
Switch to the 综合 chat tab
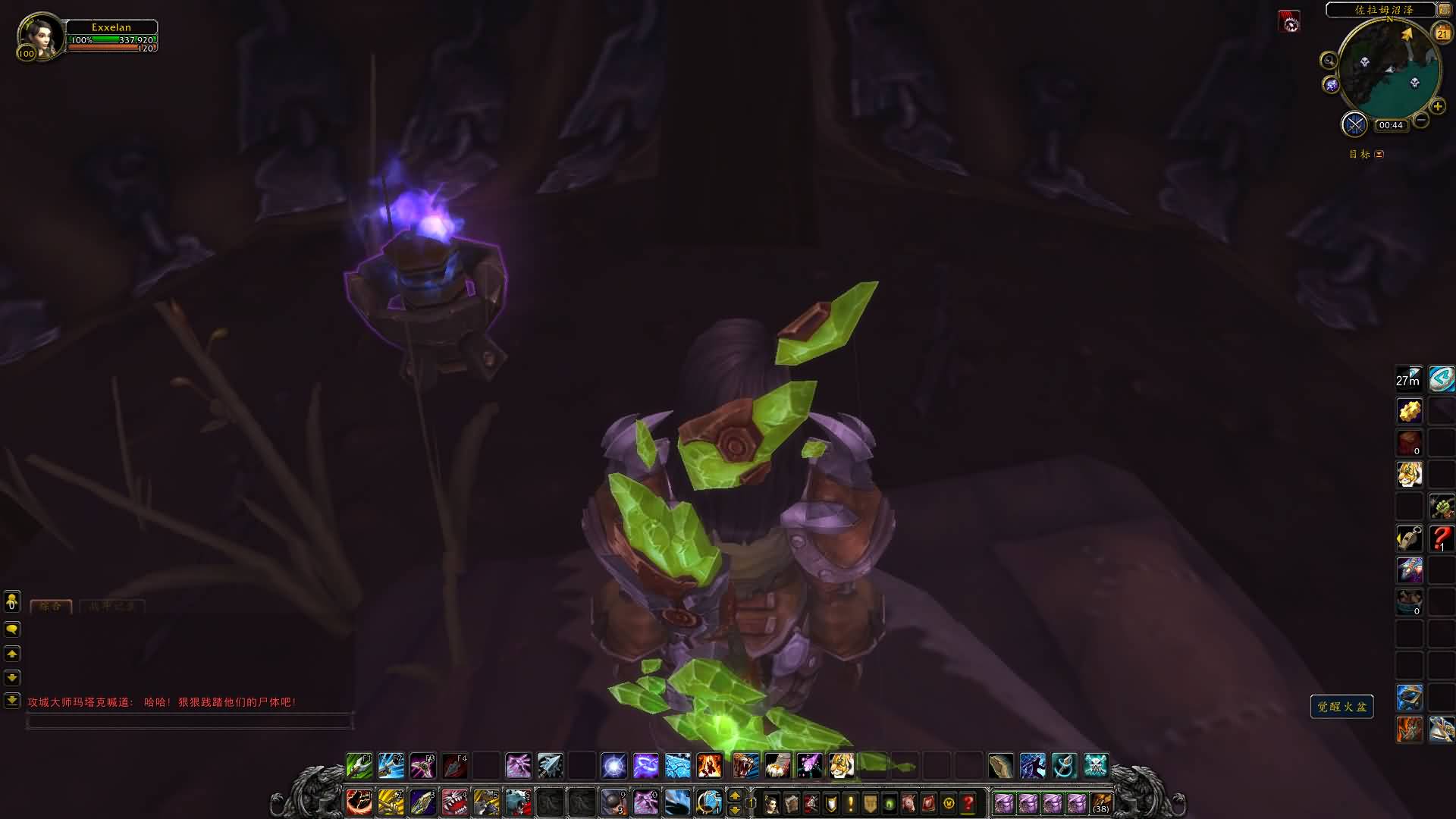[51, 606]
